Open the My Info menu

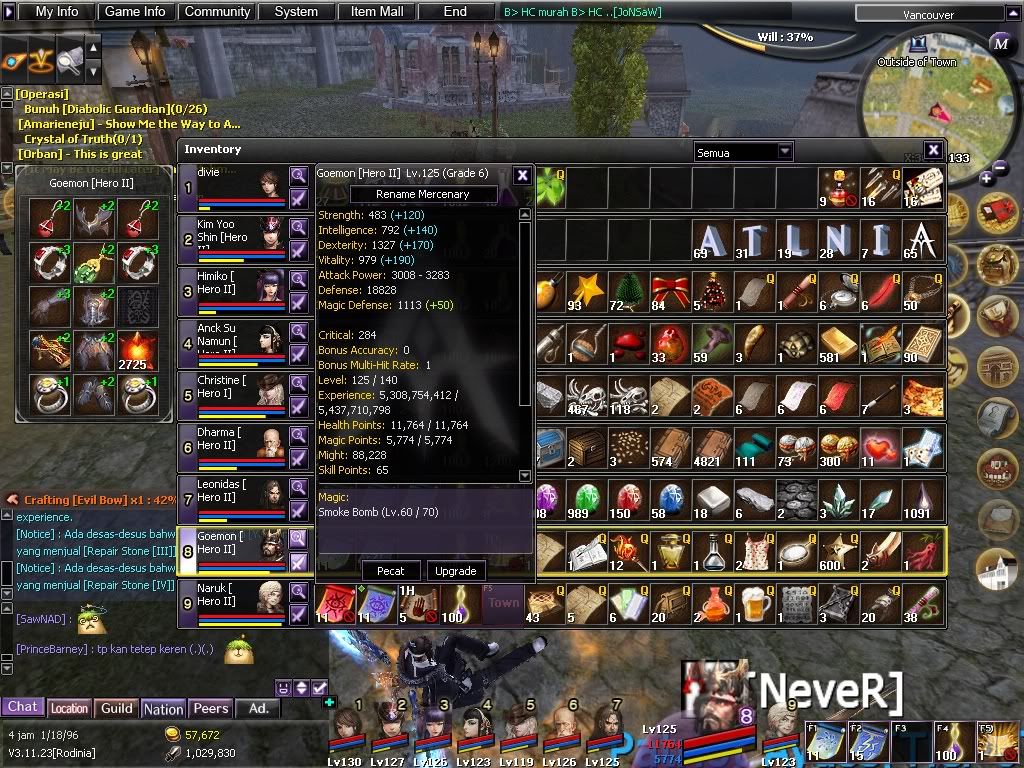pyautogui.click(x=56, y=12)
